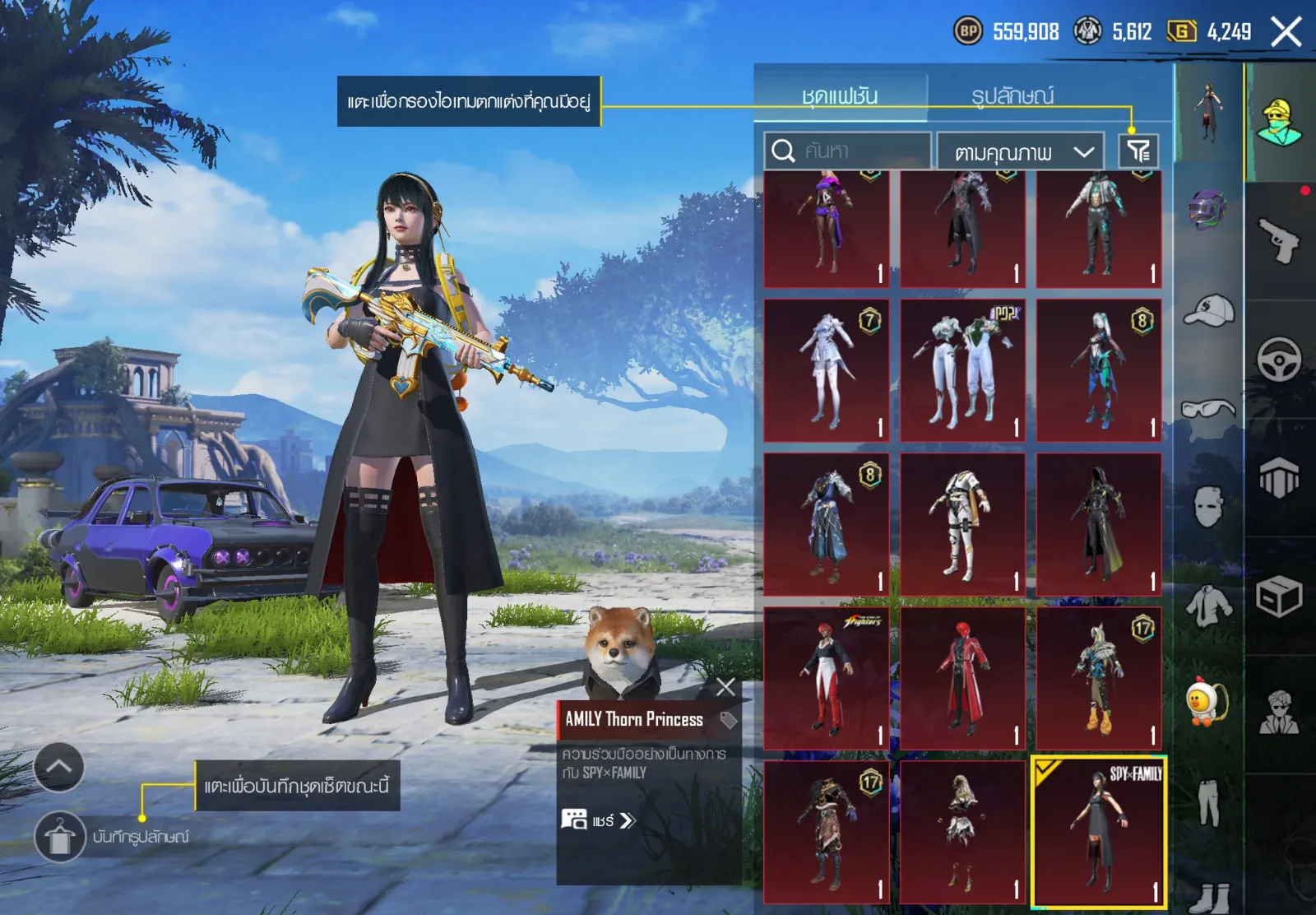Open the glasses category icon
Screen dimensions: 1316x915
(x=1207, y=408)
